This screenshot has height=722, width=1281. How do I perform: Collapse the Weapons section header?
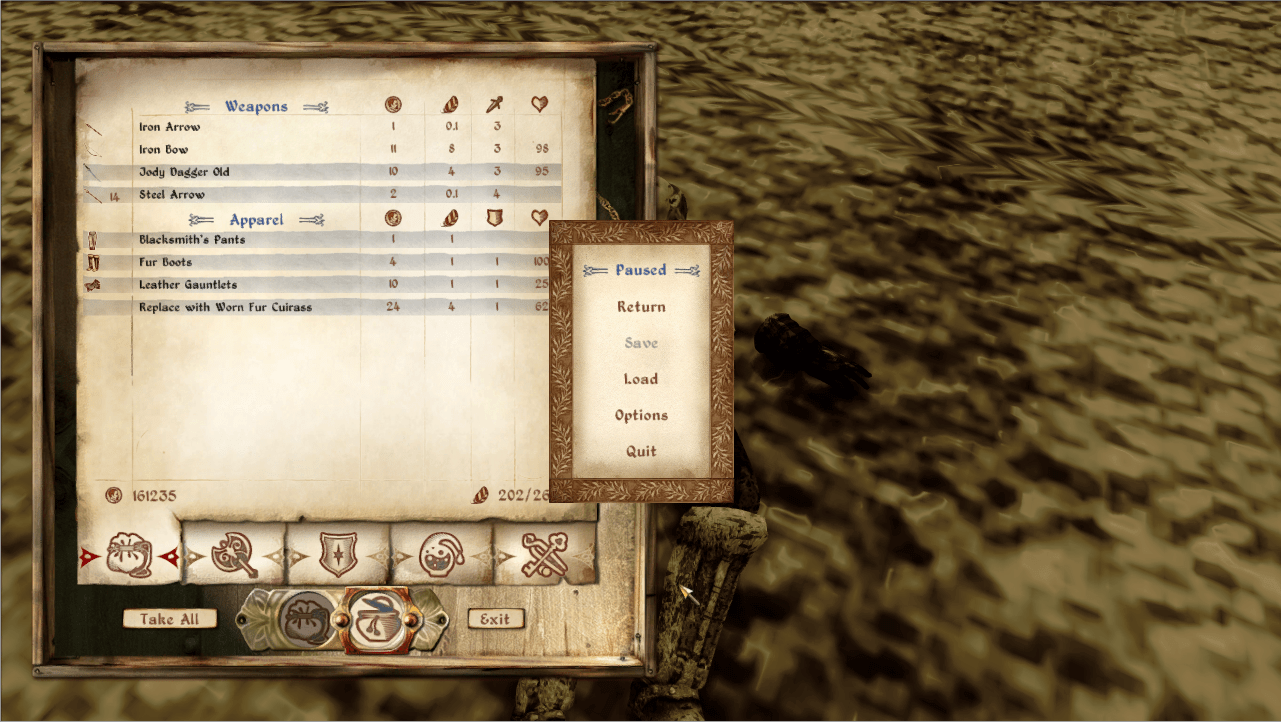pos(255,105)
